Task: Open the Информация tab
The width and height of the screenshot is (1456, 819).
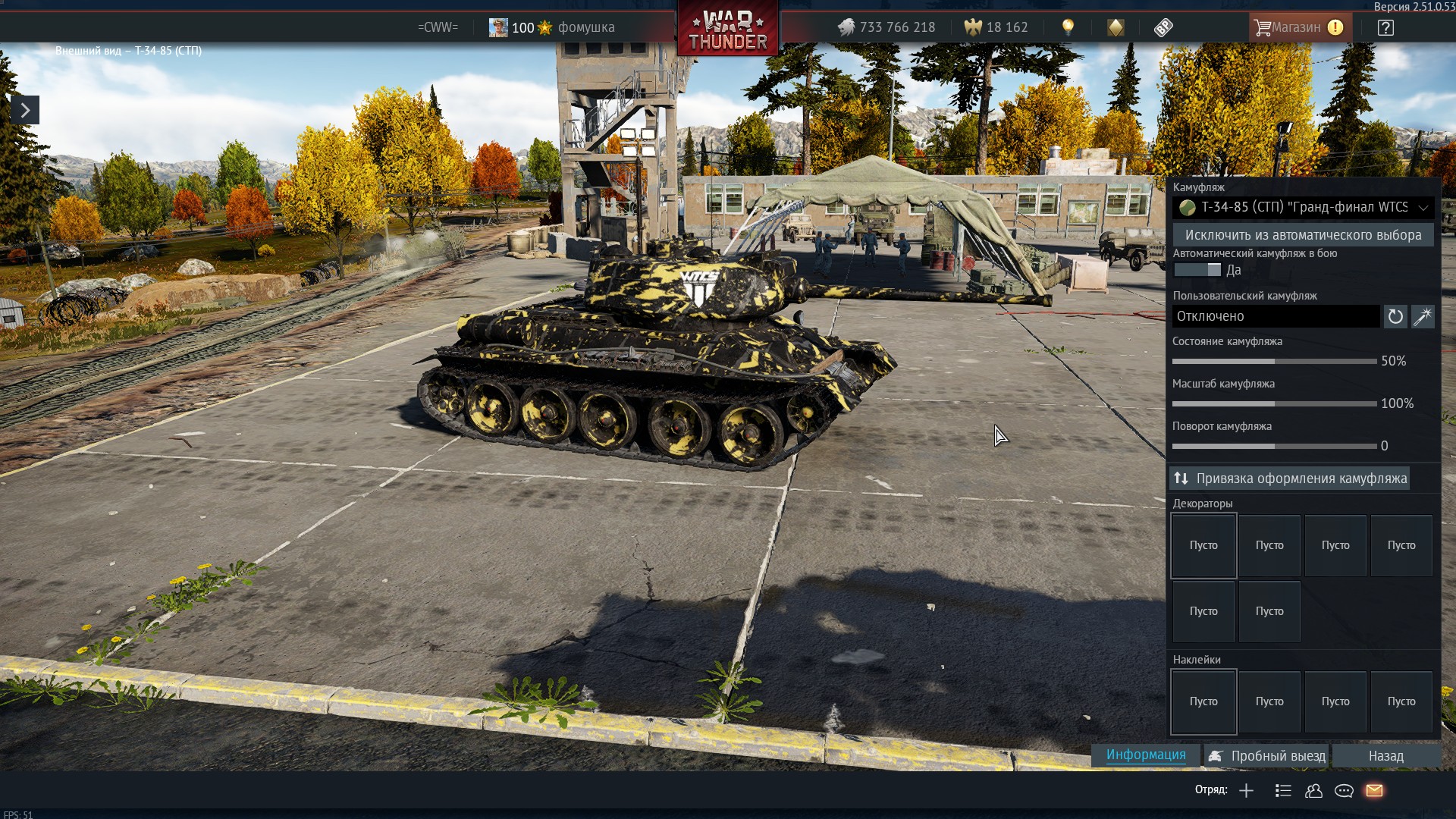Action: pyautogui.click(x=1145, y=755)
